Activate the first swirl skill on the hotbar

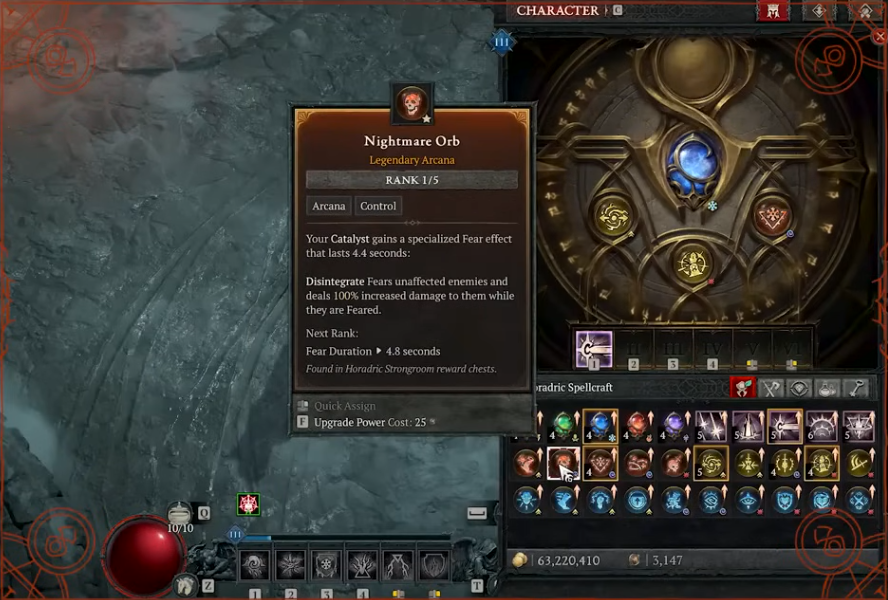254,566
